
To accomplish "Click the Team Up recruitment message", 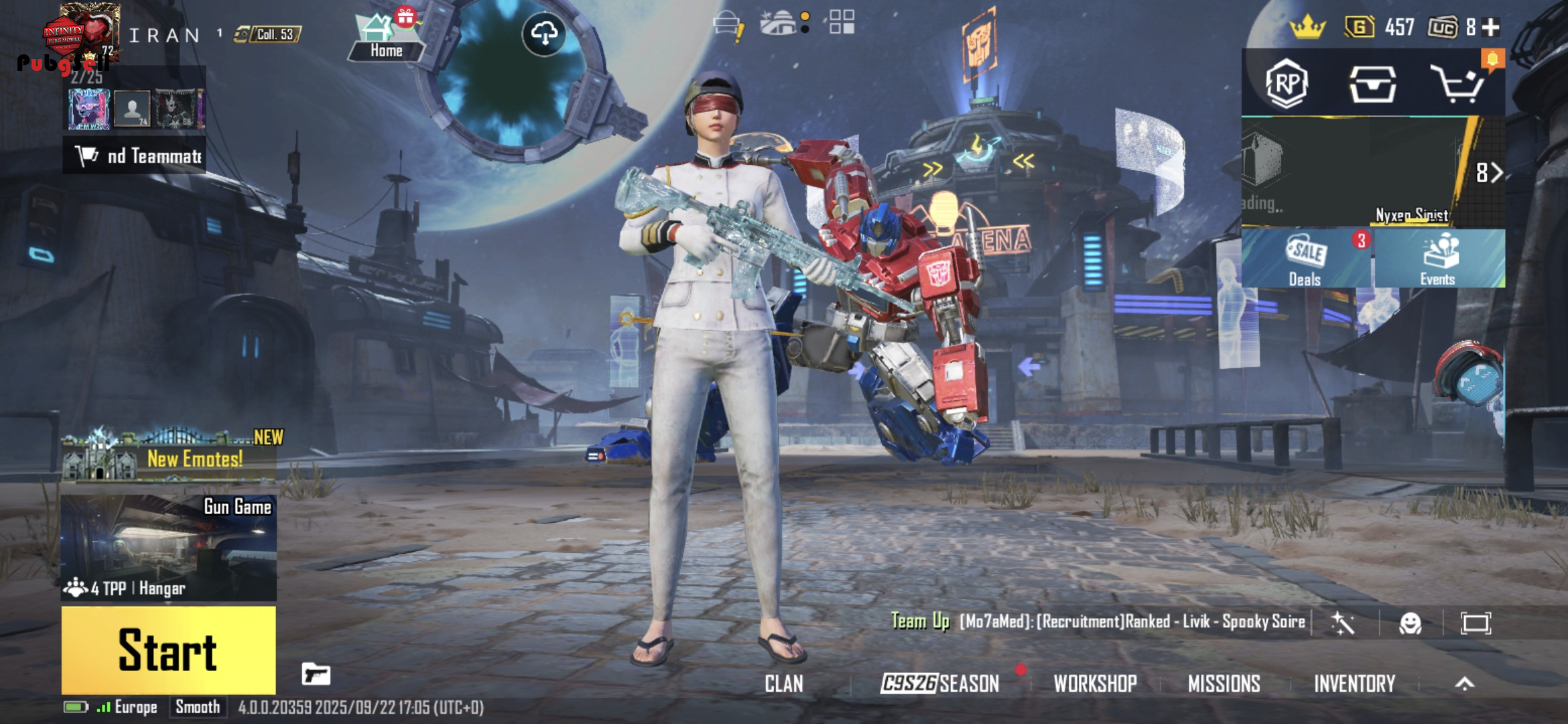I will click(1098, 621).
